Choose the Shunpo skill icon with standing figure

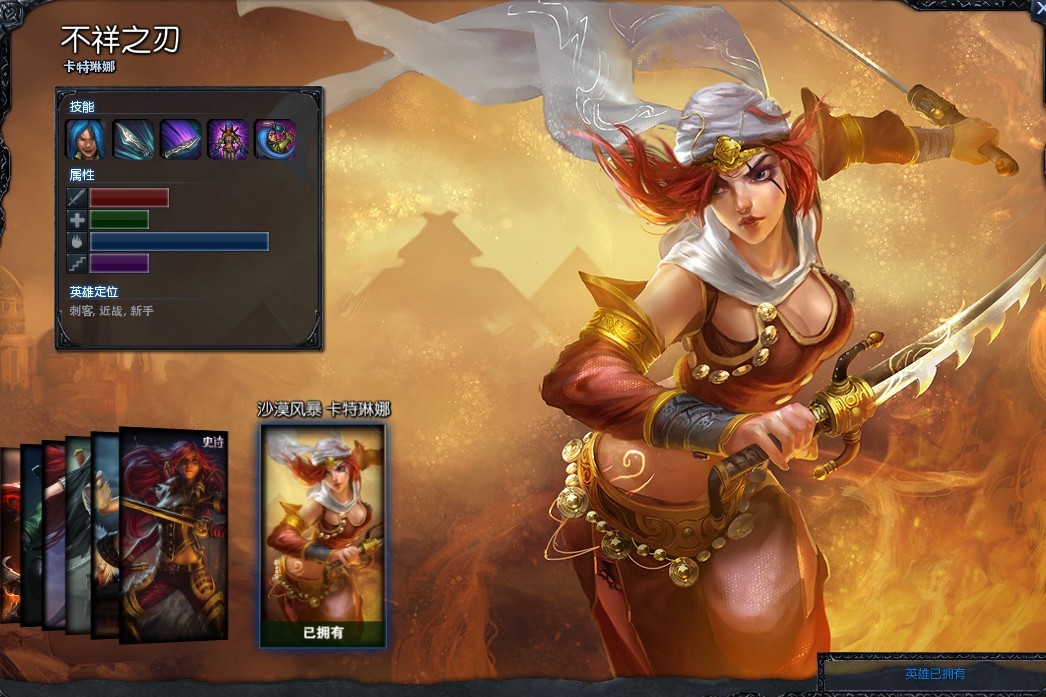[x=228, y=140]
